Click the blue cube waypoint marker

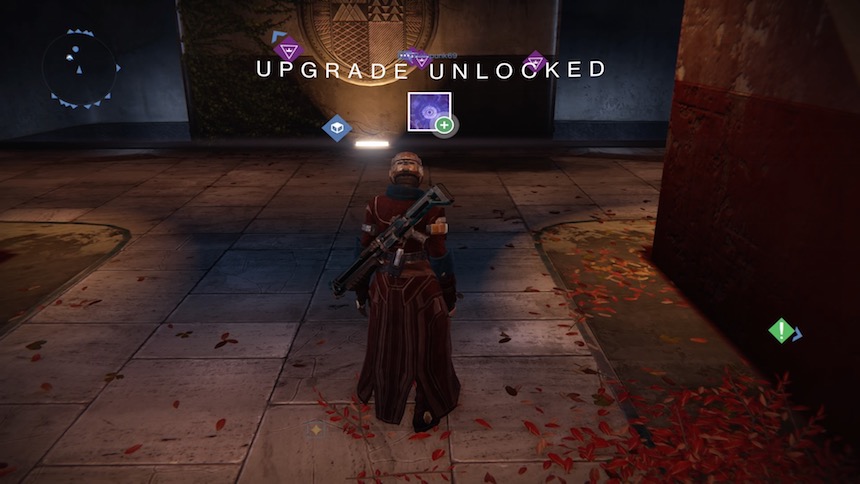(x=337, y=128)
